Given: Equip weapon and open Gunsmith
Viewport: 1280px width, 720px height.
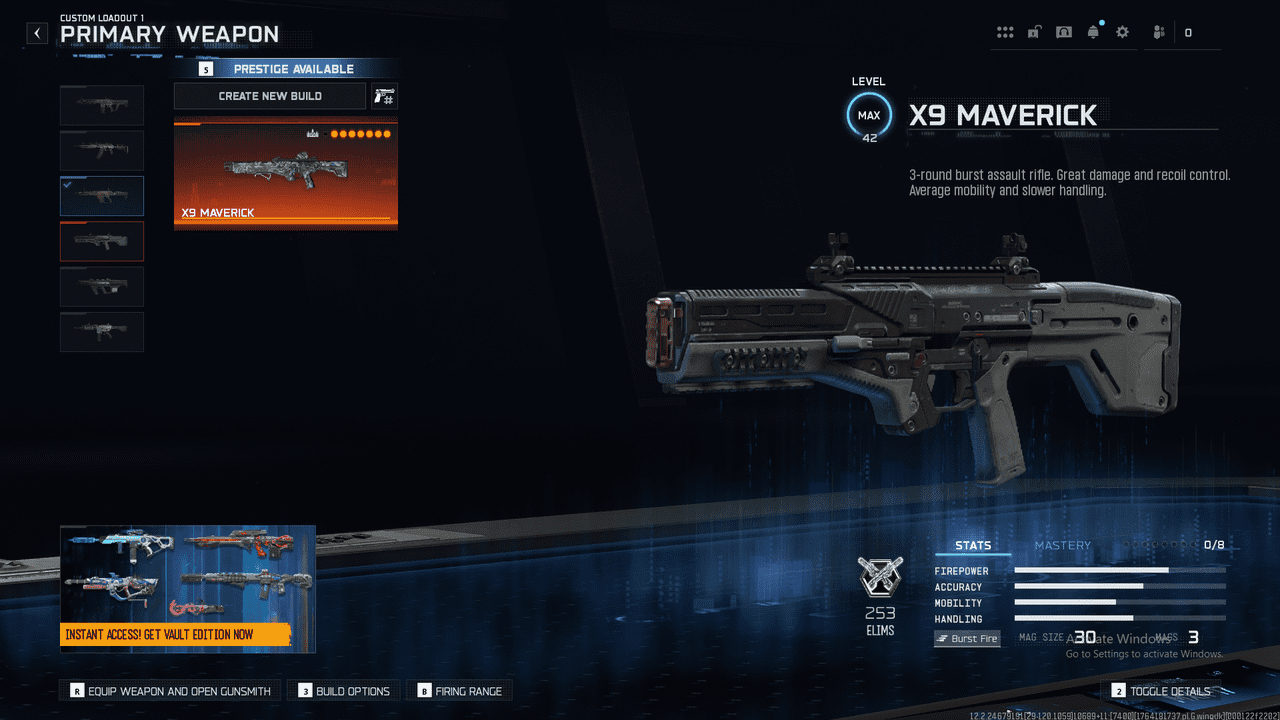Looking at the screenshot, I should (170, 691).
